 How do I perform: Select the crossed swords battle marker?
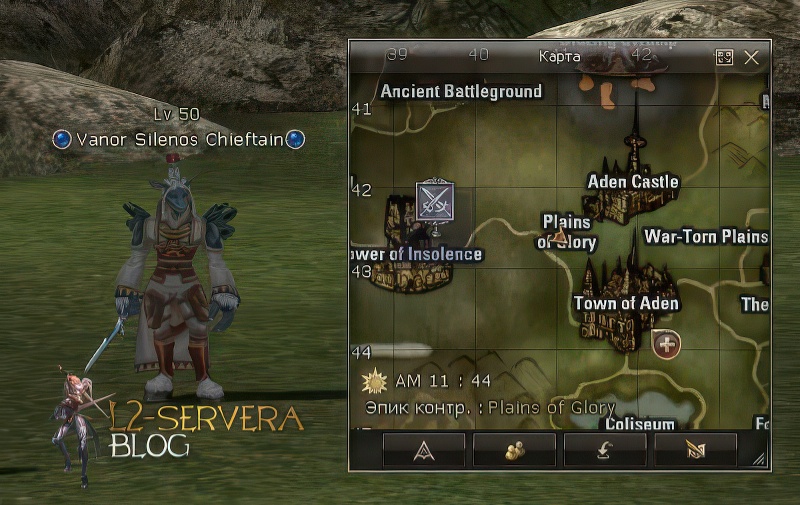click(435, 202)
